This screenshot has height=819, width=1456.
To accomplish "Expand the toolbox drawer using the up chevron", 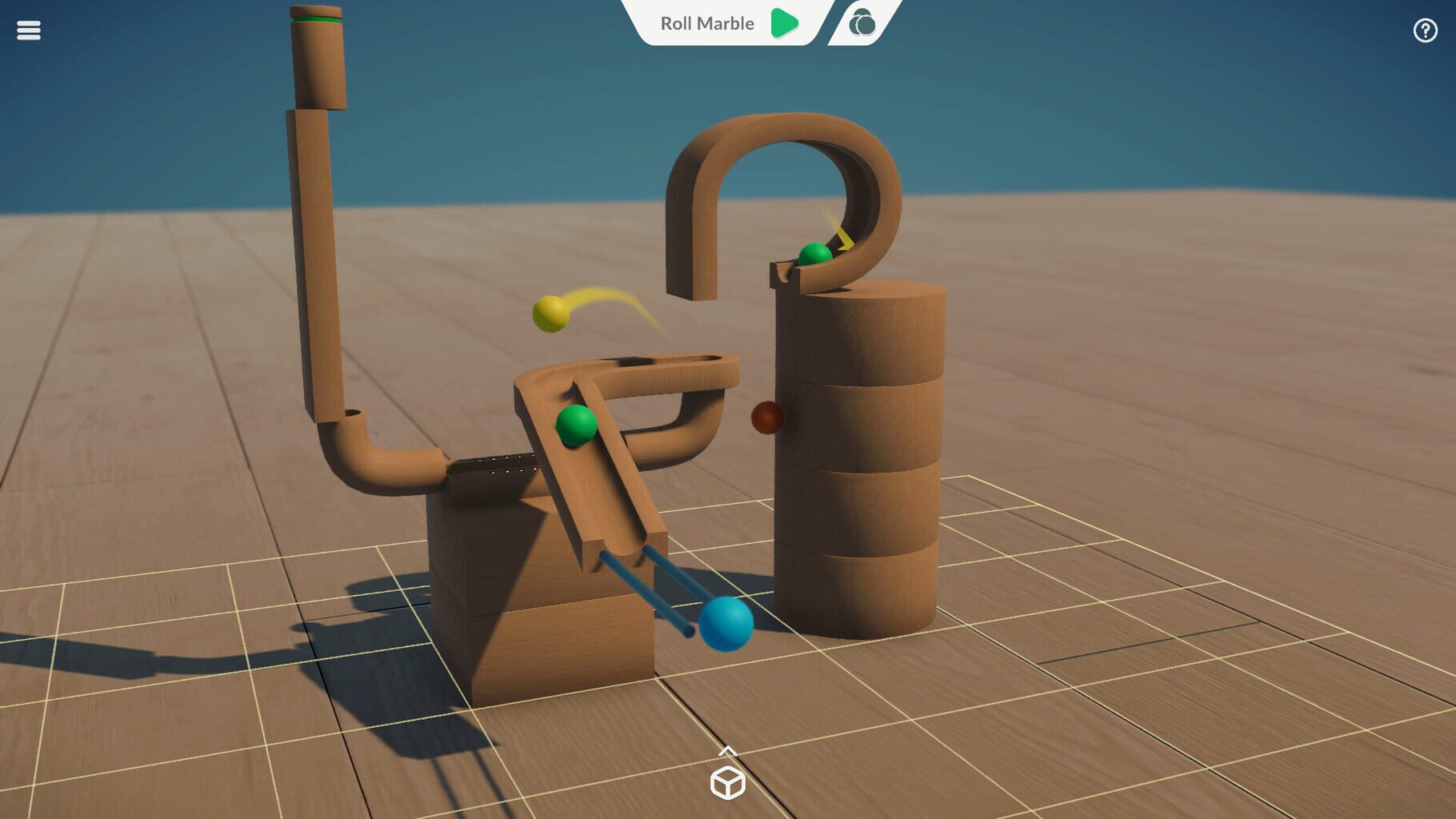I will pos(728,752).
